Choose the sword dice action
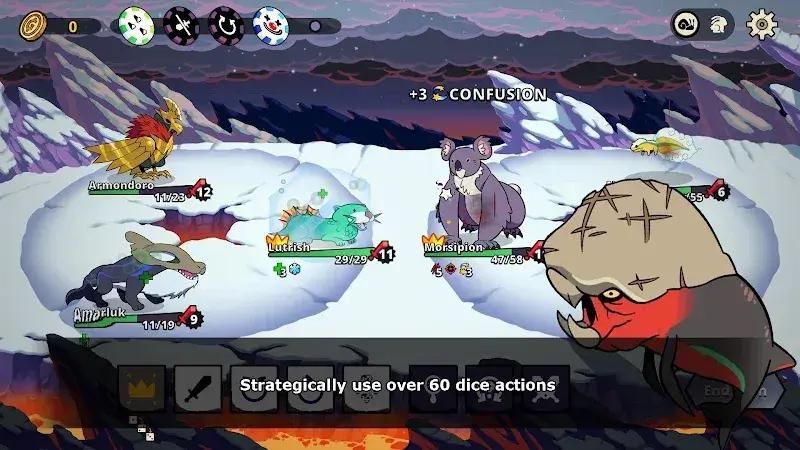The height and width of the screenshot is (450, 800). tap(198, 387)
